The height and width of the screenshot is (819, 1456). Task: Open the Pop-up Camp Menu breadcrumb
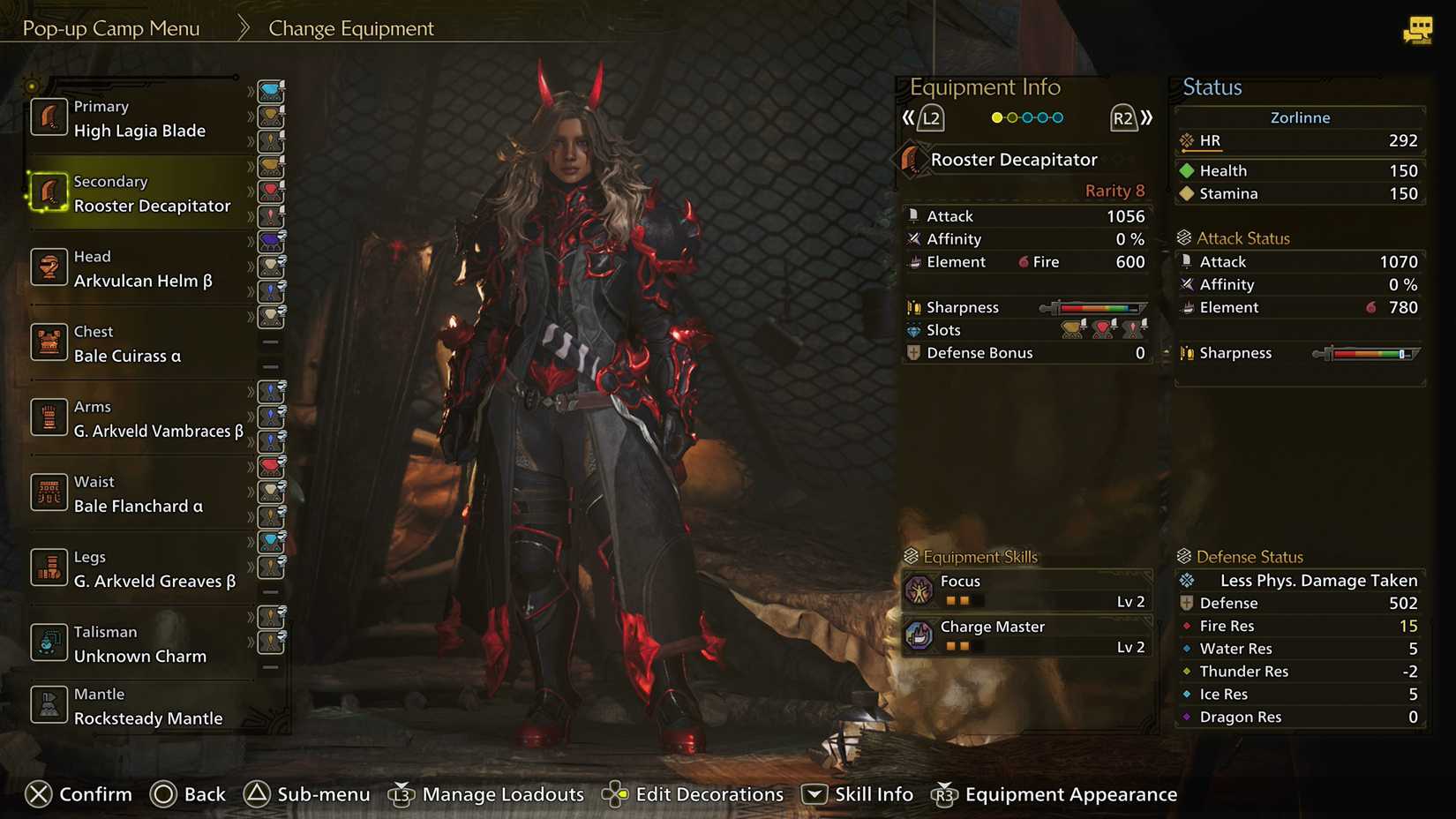(111, 27)
